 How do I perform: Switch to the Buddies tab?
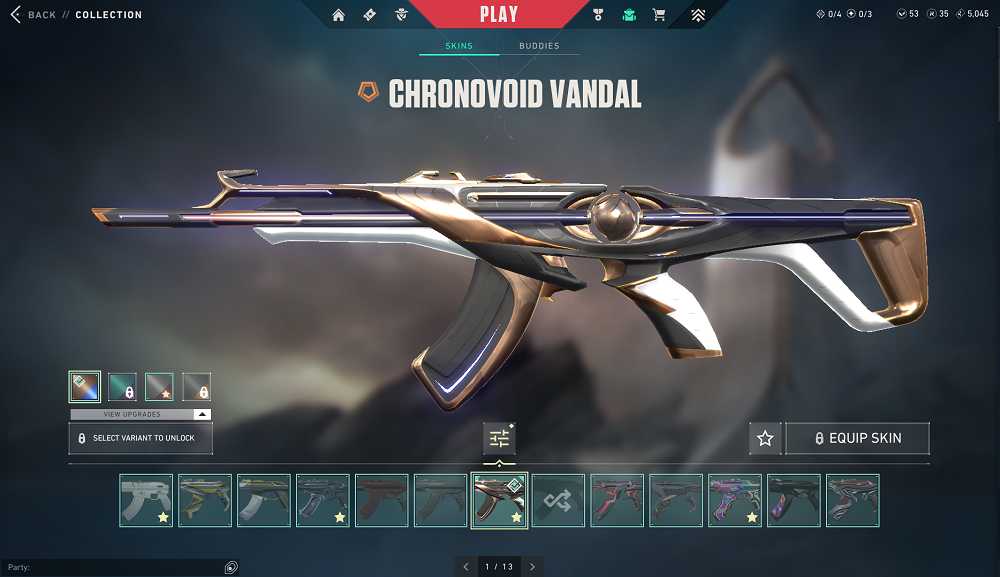coord(539,46)
